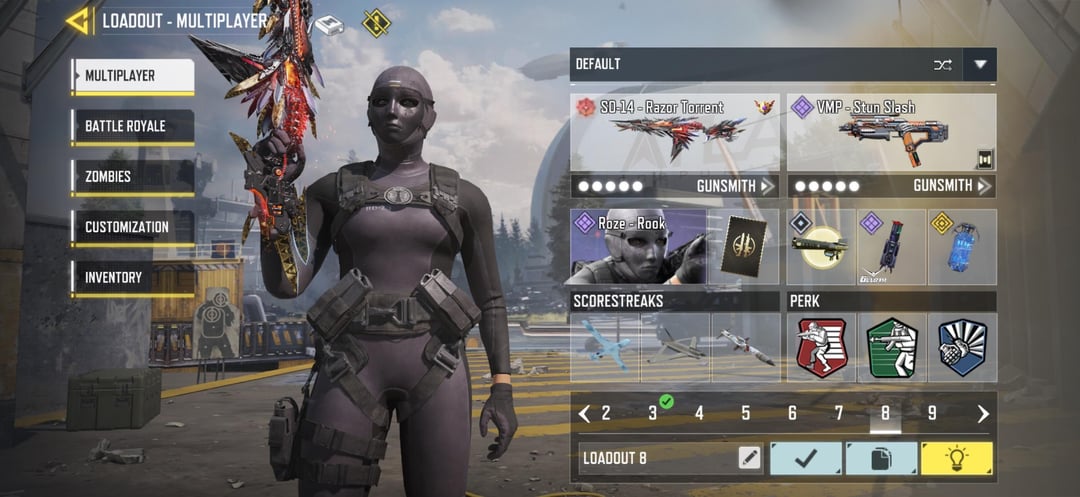1080x497 pixels.
Task: Rename Loadout 8 with the pencil icon
Action: pyautogui.click(x=749, y=459)
